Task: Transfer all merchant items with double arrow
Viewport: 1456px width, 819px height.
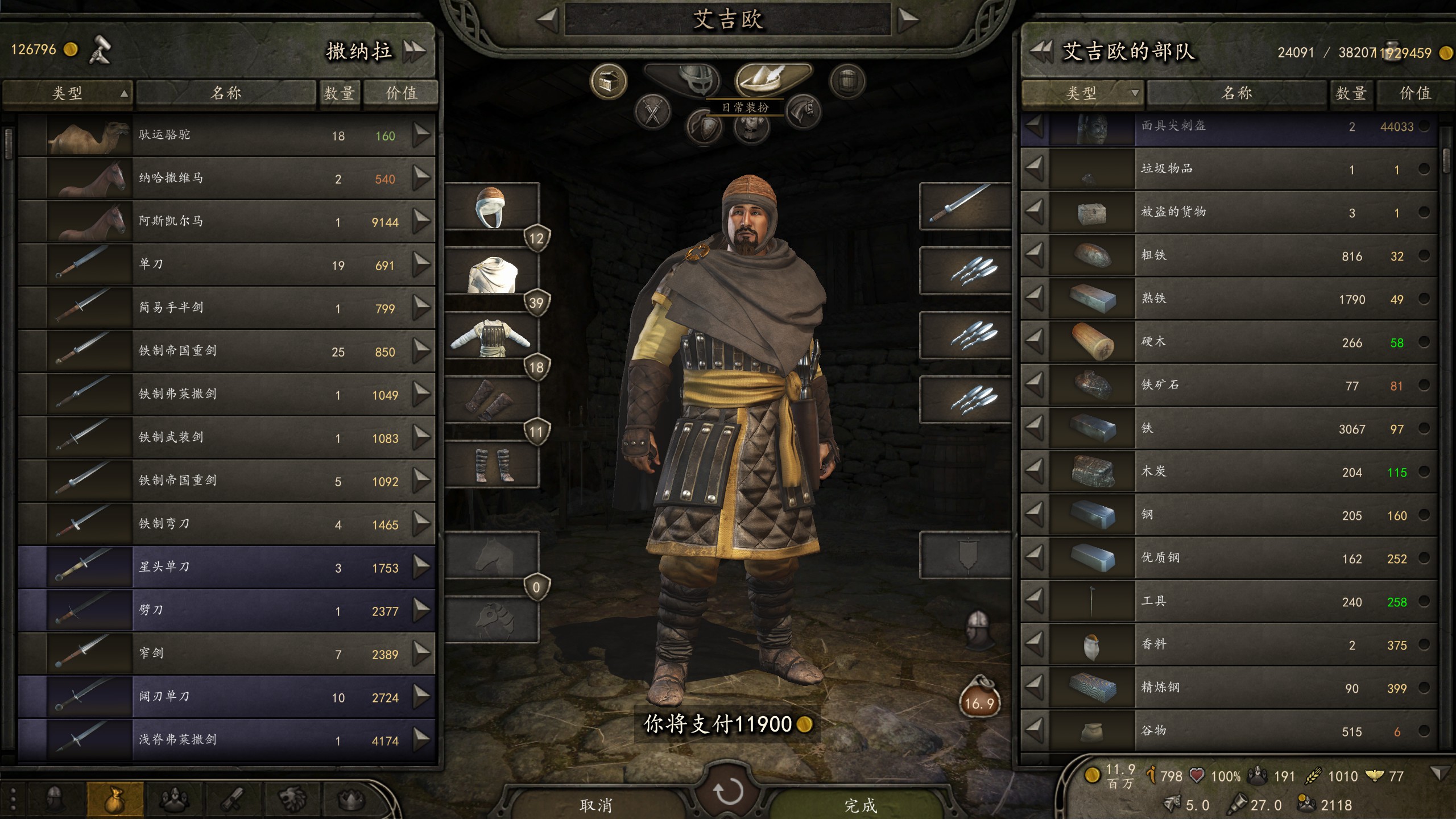Action: coord(415,52)
